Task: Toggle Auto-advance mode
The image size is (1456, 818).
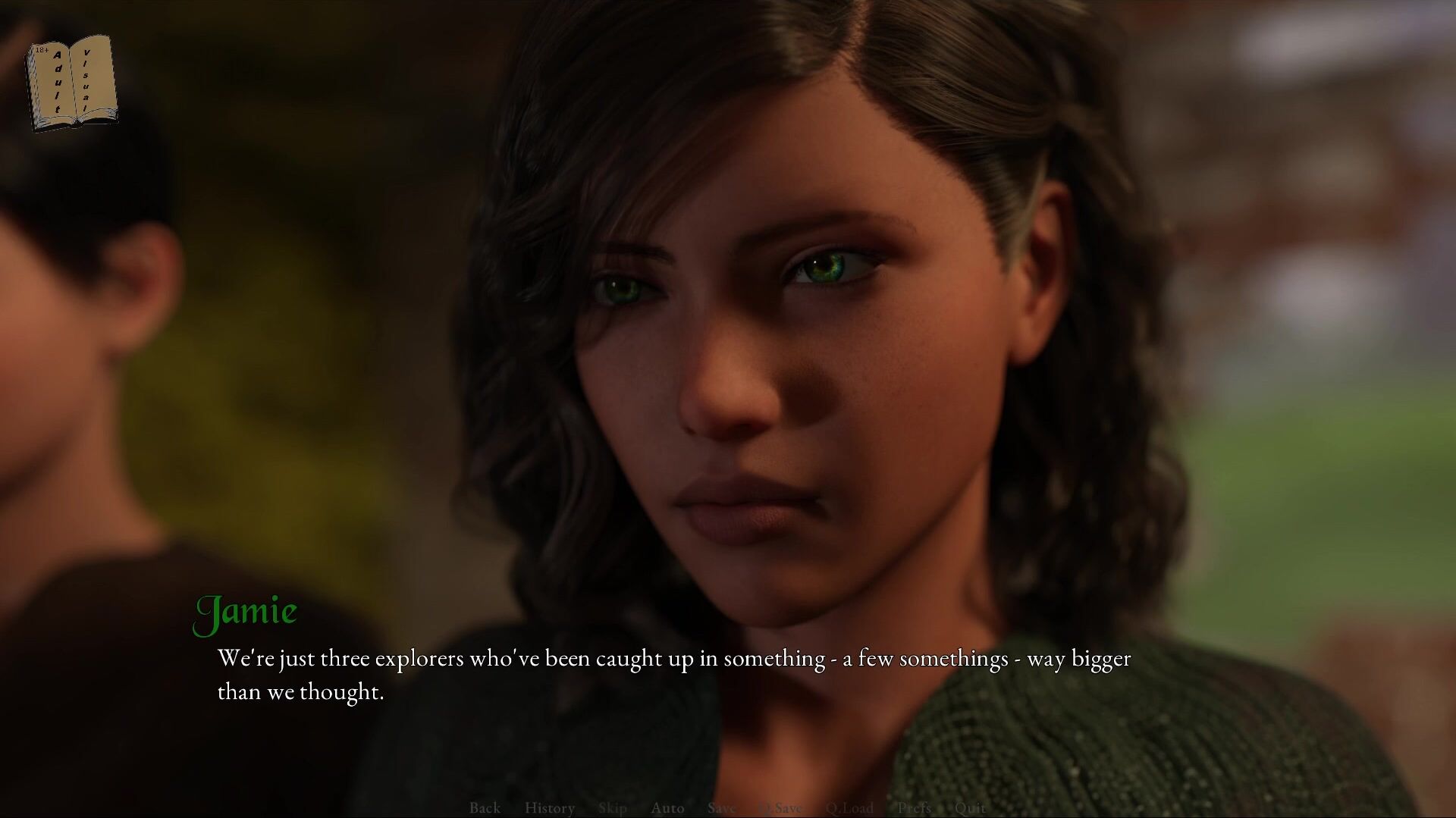Action: pyautogui.click(x=667, y=807)
